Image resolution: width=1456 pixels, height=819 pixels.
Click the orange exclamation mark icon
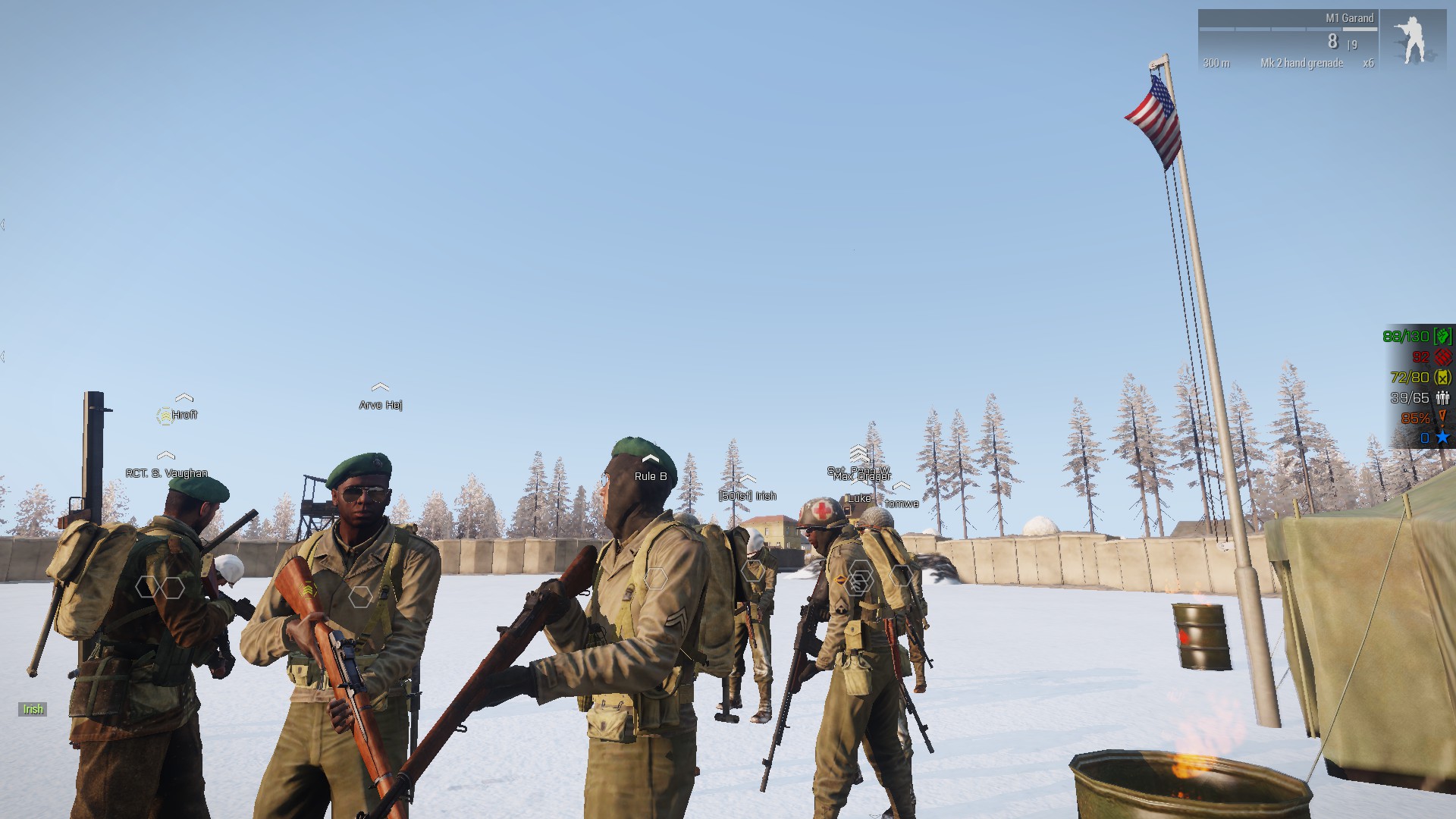click(1442, 417)
